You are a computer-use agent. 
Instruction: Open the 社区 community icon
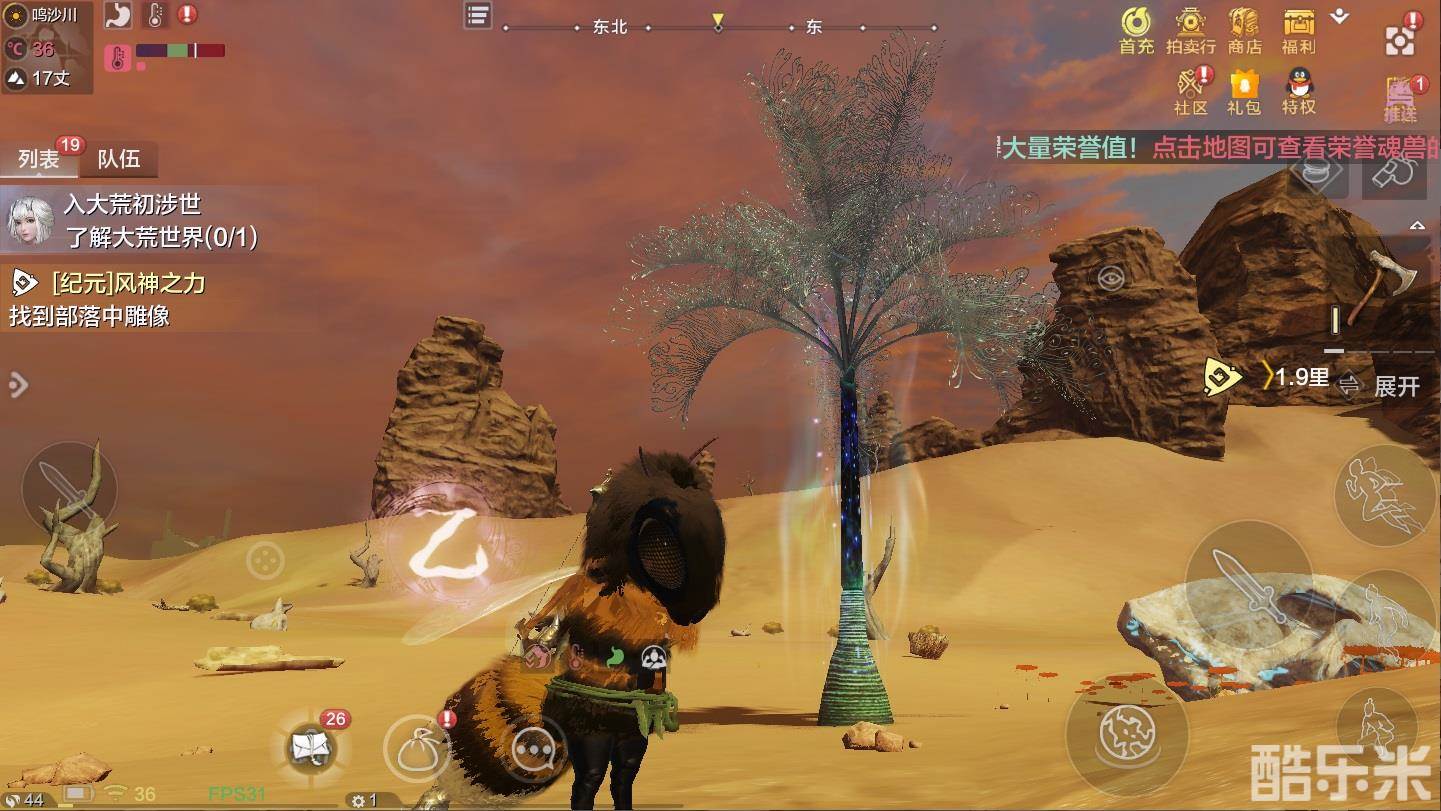(x=1191, y=90)
